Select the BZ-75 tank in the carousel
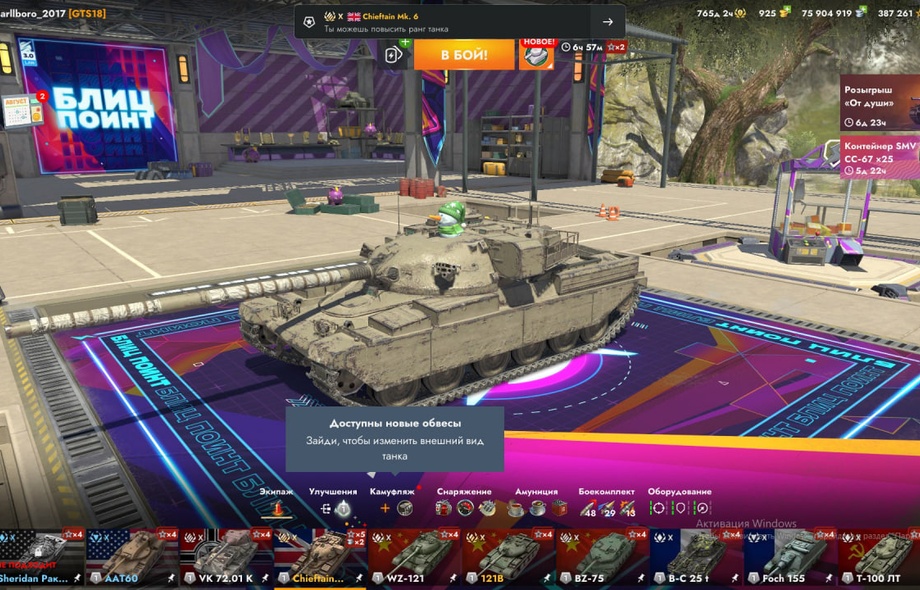Viewport: 920px width, 590px height. pyautogui.click(x=602, y=558)
